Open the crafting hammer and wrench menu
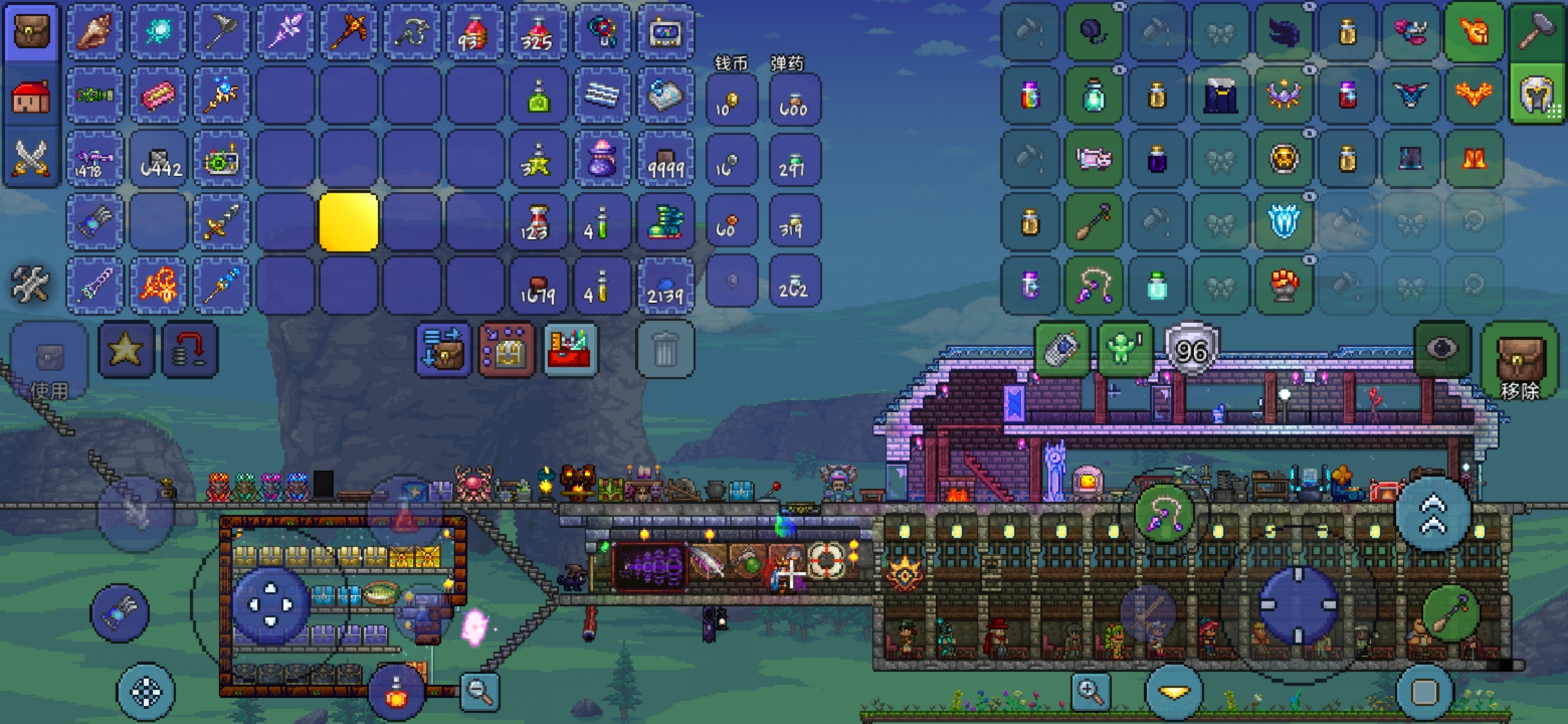 (30, 284)
